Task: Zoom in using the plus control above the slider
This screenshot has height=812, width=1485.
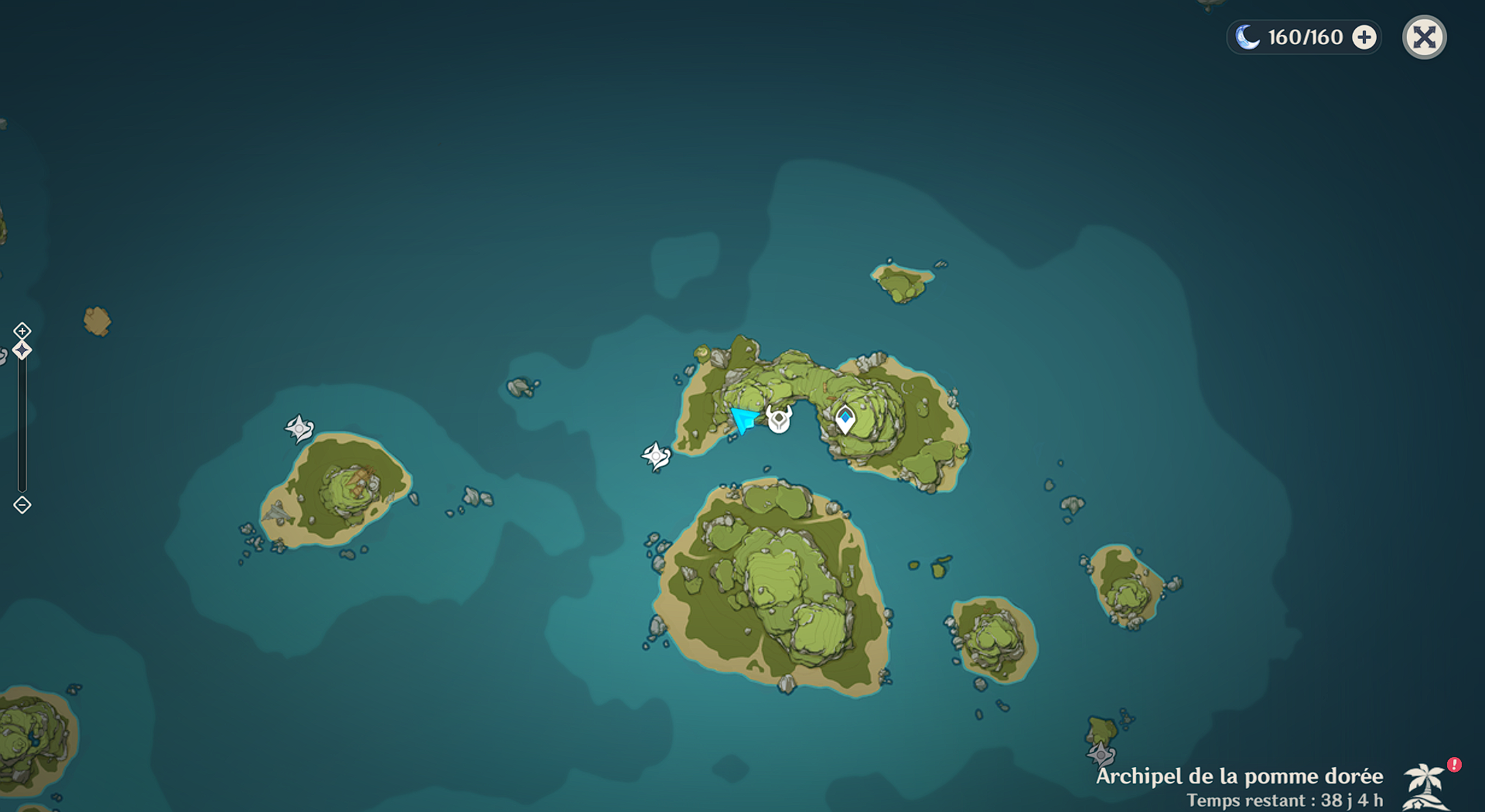Action: click(22, 332)
